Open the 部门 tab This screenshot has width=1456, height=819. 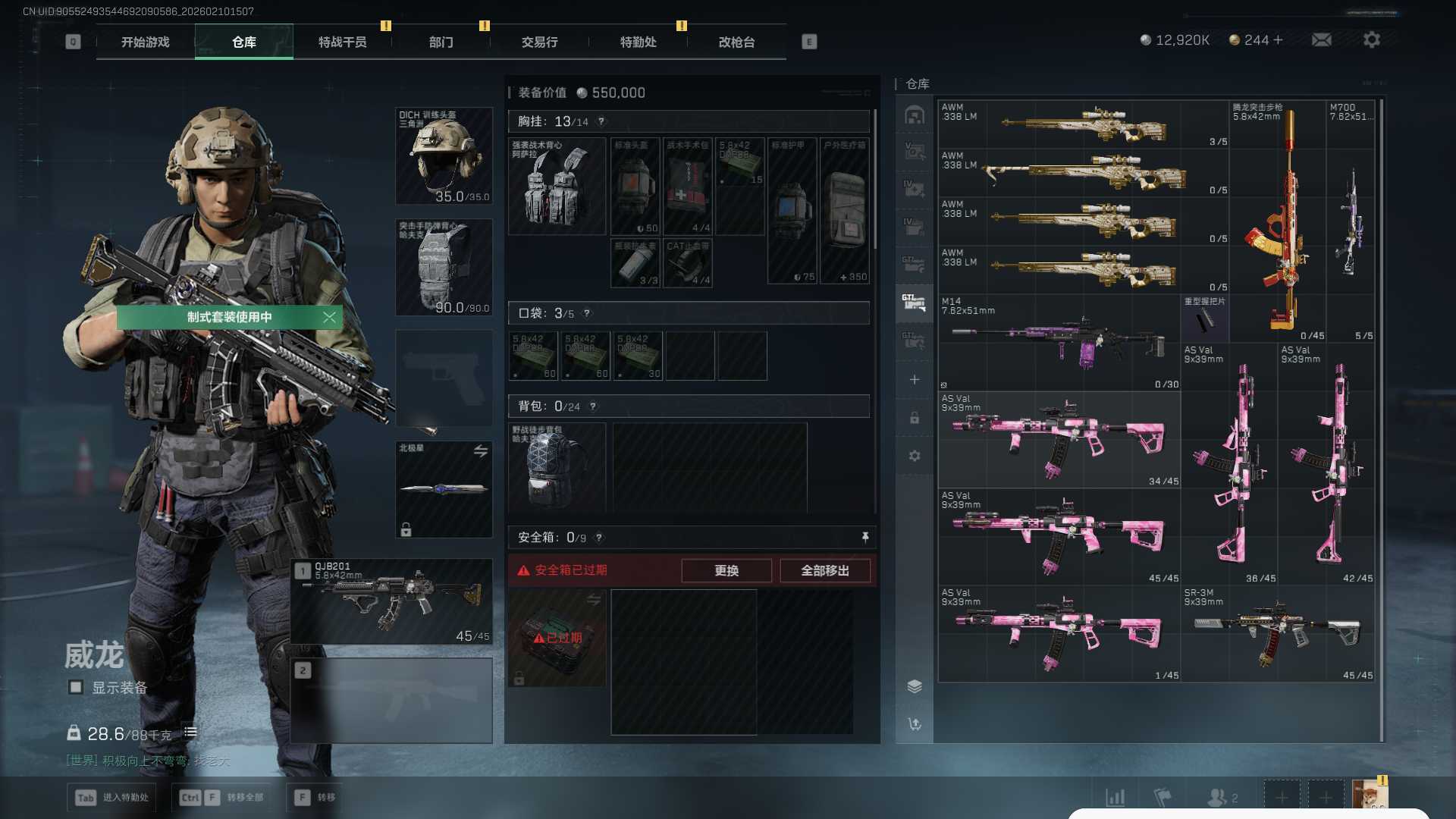441,42
